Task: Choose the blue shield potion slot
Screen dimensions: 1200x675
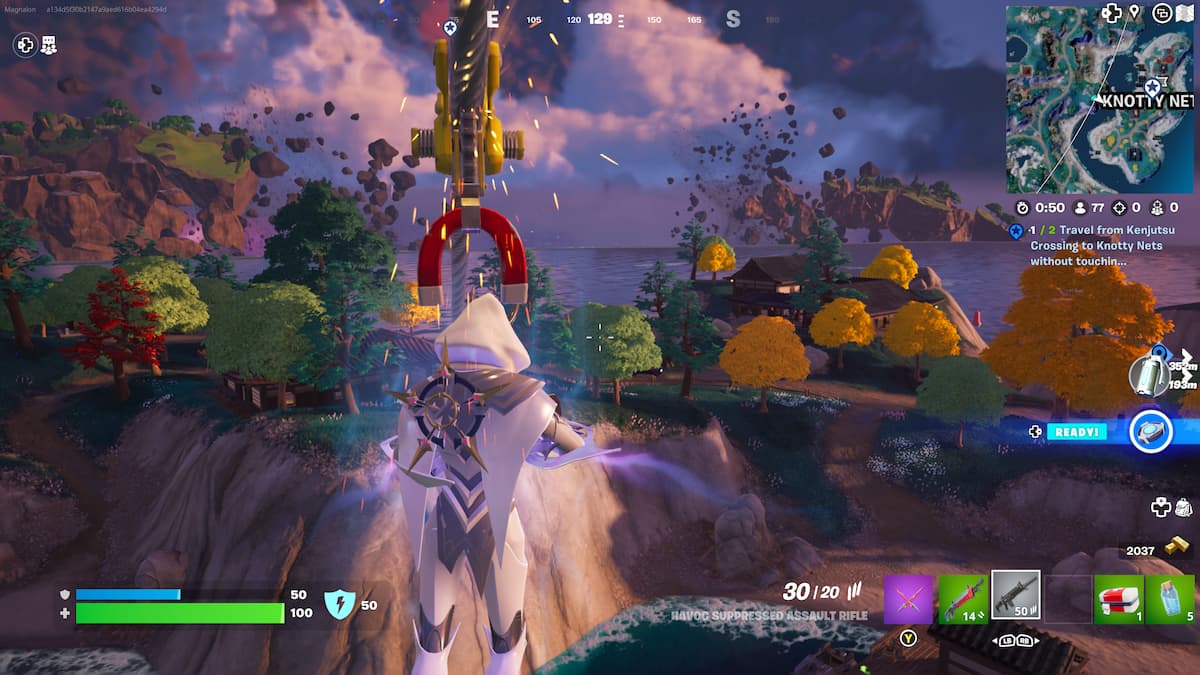Action: tap(1170, 599)
